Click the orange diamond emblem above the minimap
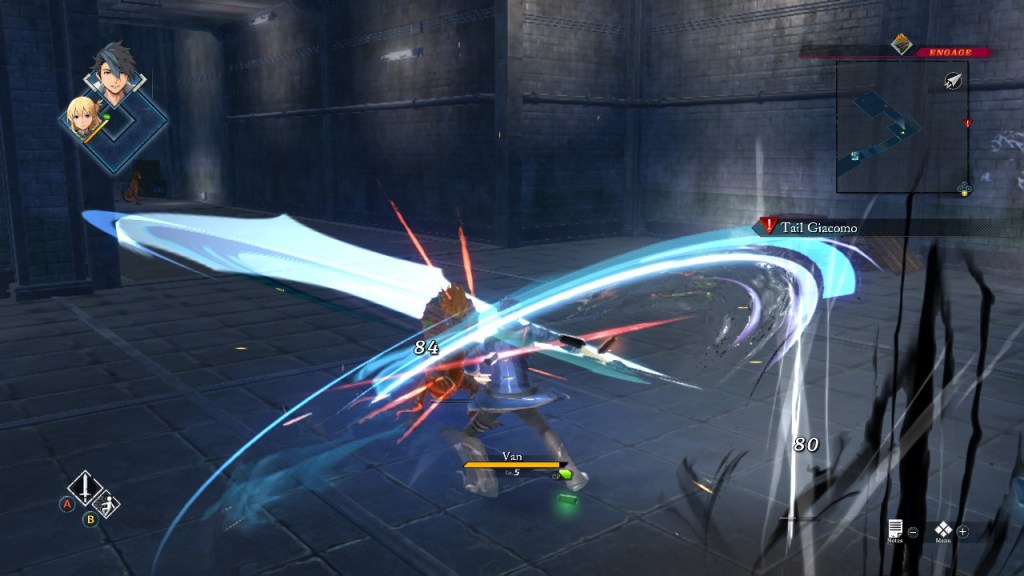The image size is (1024, 576). click(x=902, y=43)
